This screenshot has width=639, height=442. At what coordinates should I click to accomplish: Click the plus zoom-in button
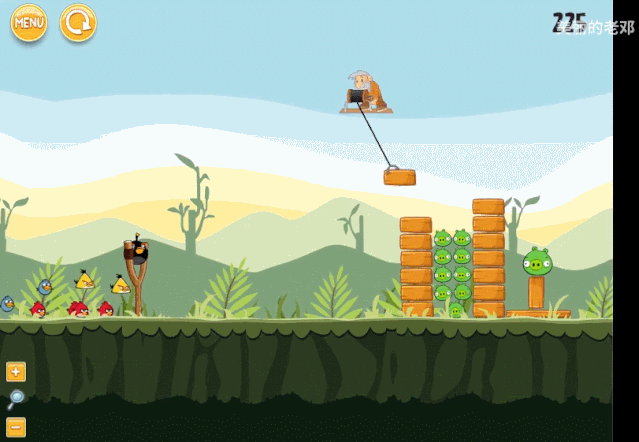16,372
